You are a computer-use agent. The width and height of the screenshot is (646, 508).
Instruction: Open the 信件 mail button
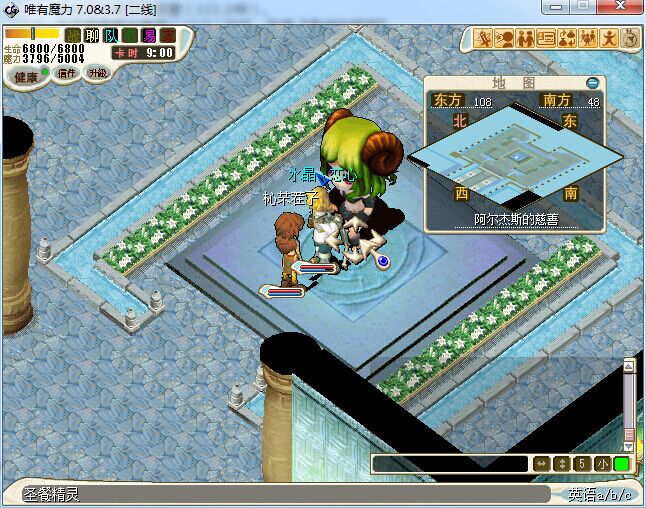click(67, 73)
